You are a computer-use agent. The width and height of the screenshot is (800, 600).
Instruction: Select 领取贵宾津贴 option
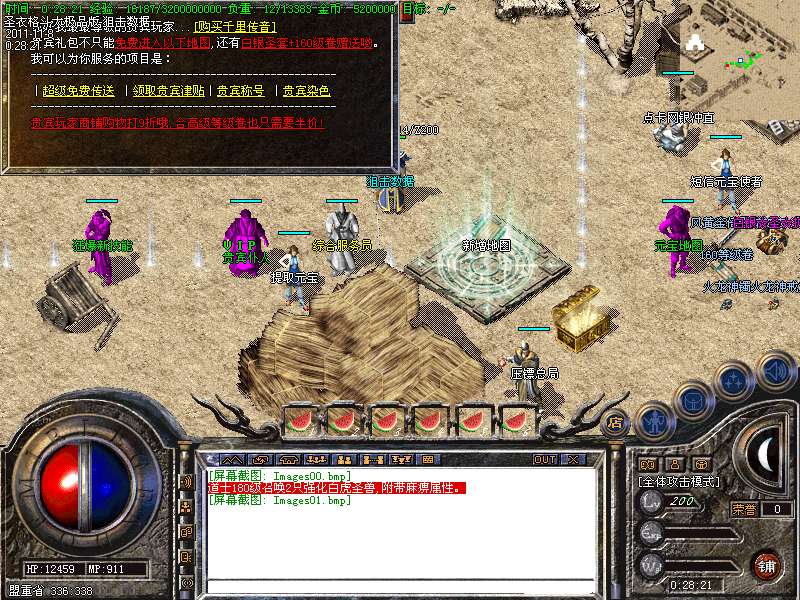169,91
